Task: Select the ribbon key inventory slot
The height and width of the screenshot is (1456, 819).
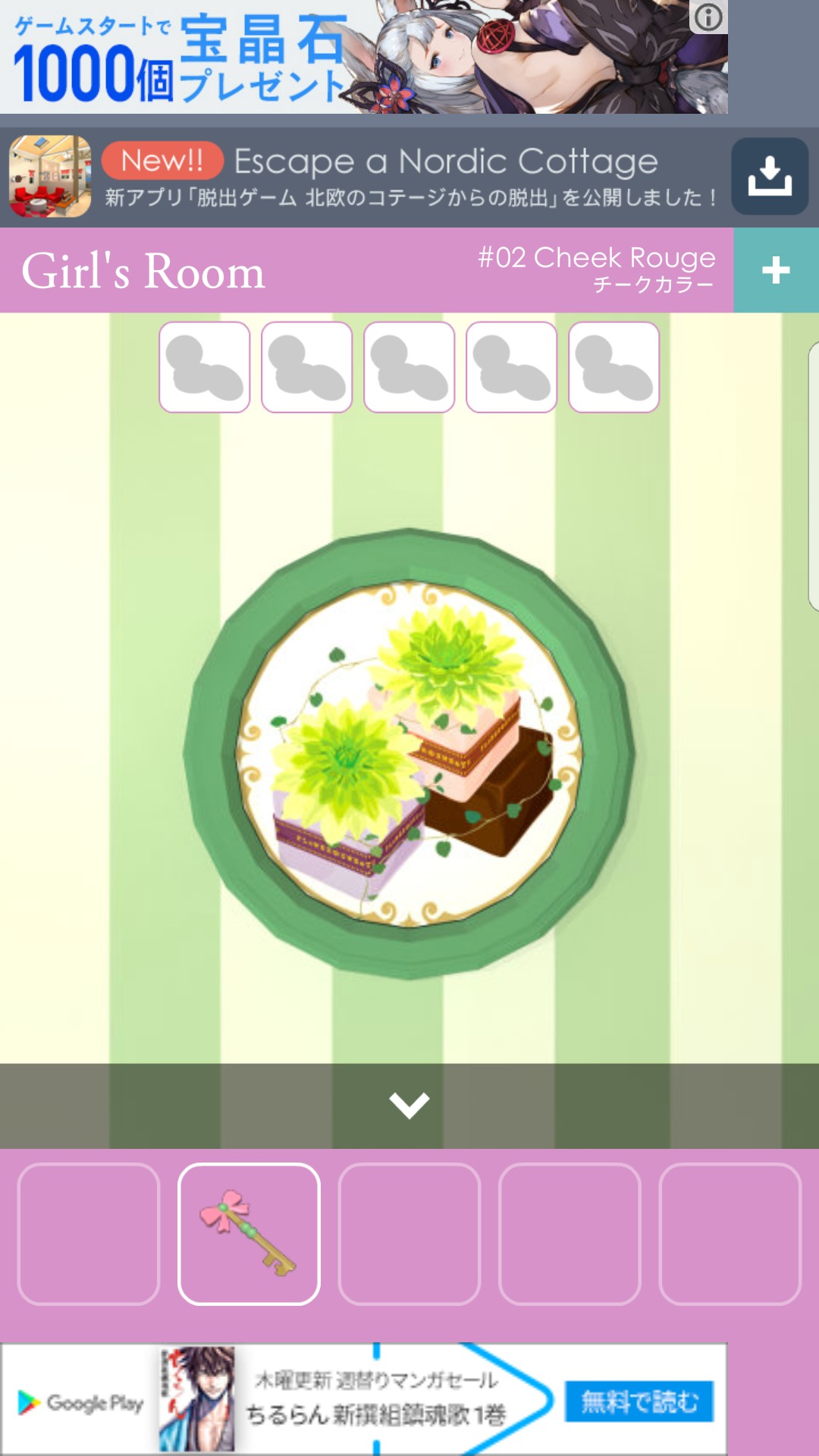Action: (x=249, y=1234)
